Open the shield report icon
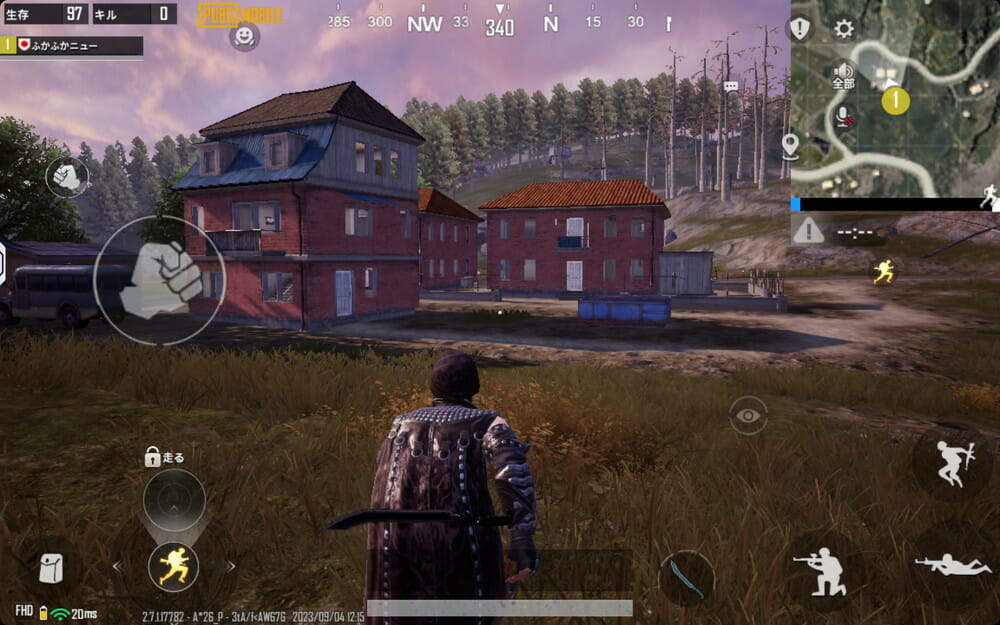 [800, 29]
